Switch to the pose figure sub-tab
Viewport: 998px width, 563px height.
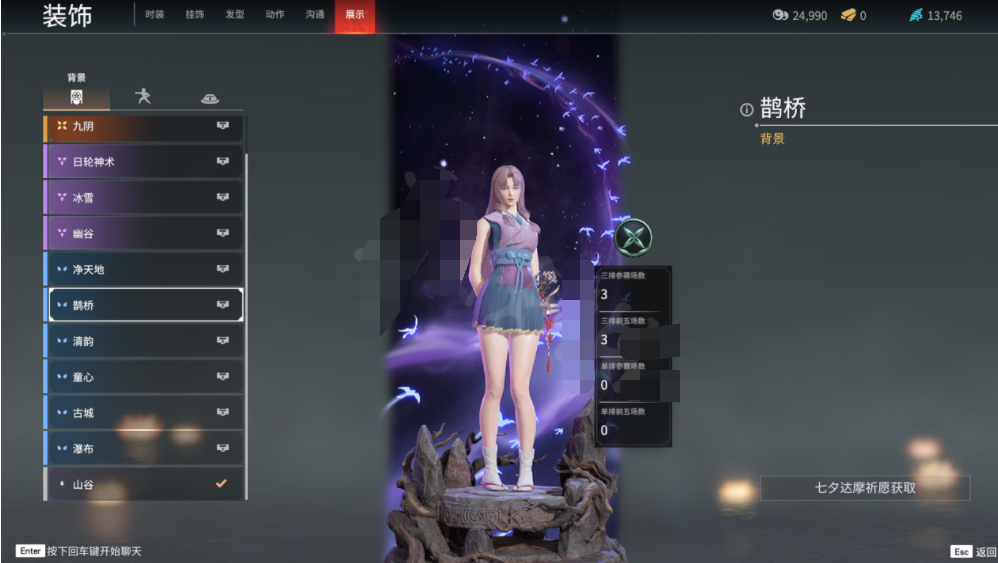[x=143, y=97]
